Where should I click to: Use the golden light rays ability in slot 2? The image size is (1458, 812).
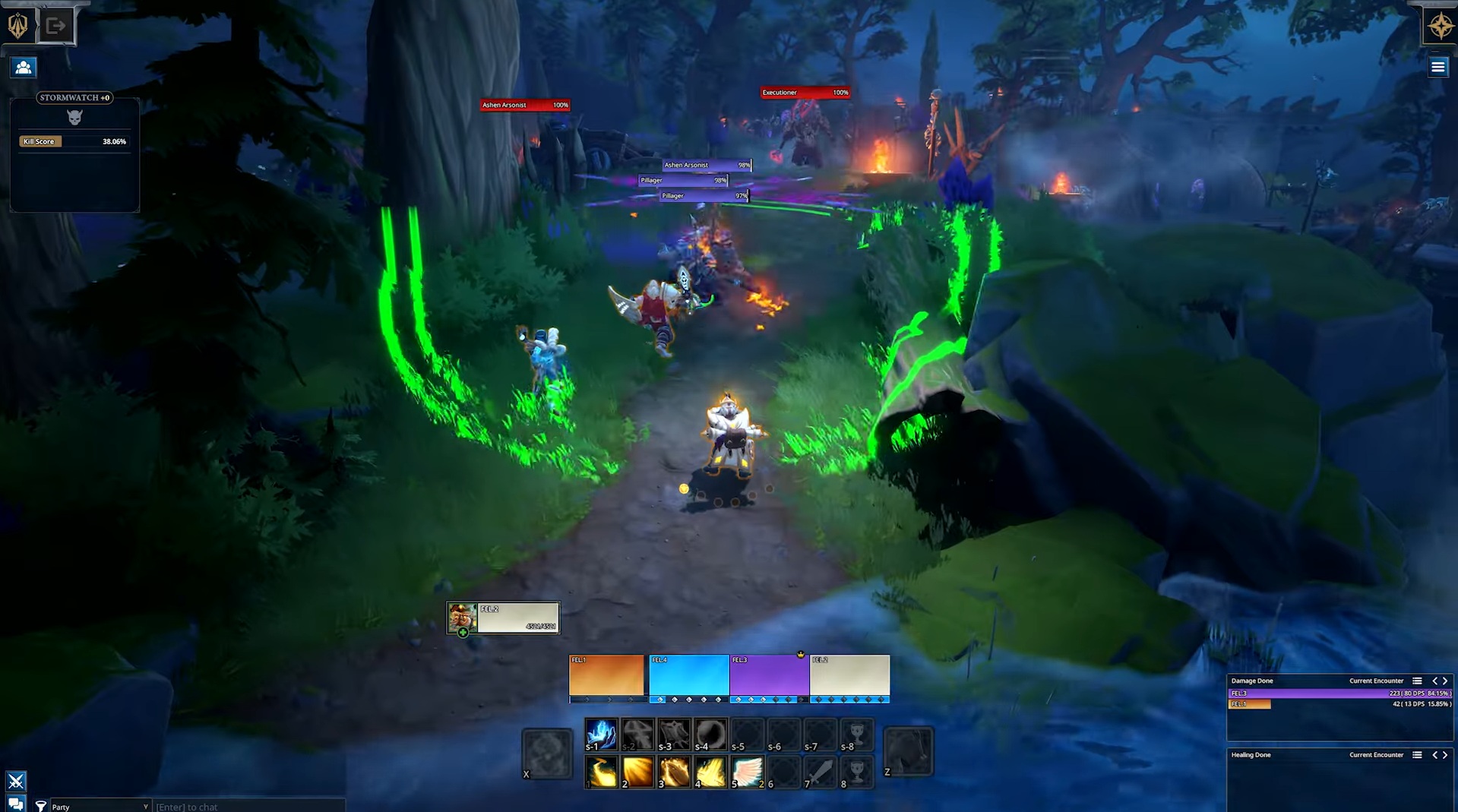pyautogui.click(x=637, y=772)
